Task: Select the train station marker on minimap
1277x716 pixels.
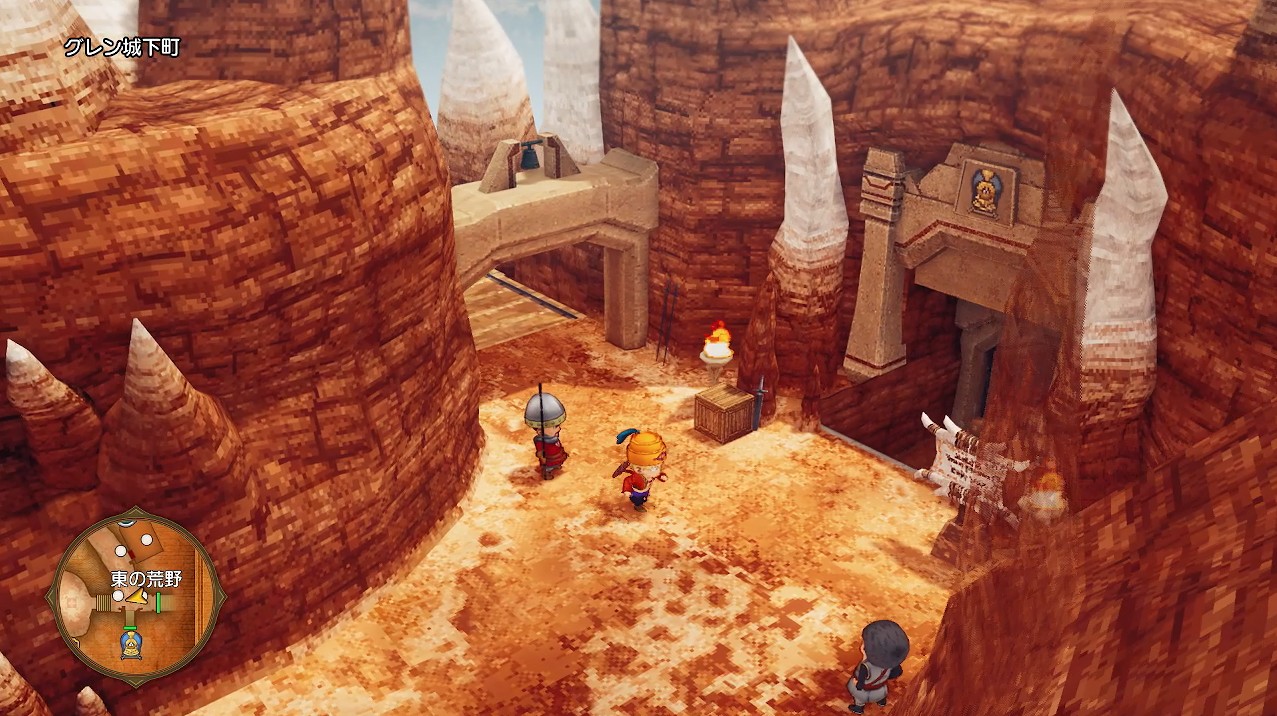Action: pos(129,645)
